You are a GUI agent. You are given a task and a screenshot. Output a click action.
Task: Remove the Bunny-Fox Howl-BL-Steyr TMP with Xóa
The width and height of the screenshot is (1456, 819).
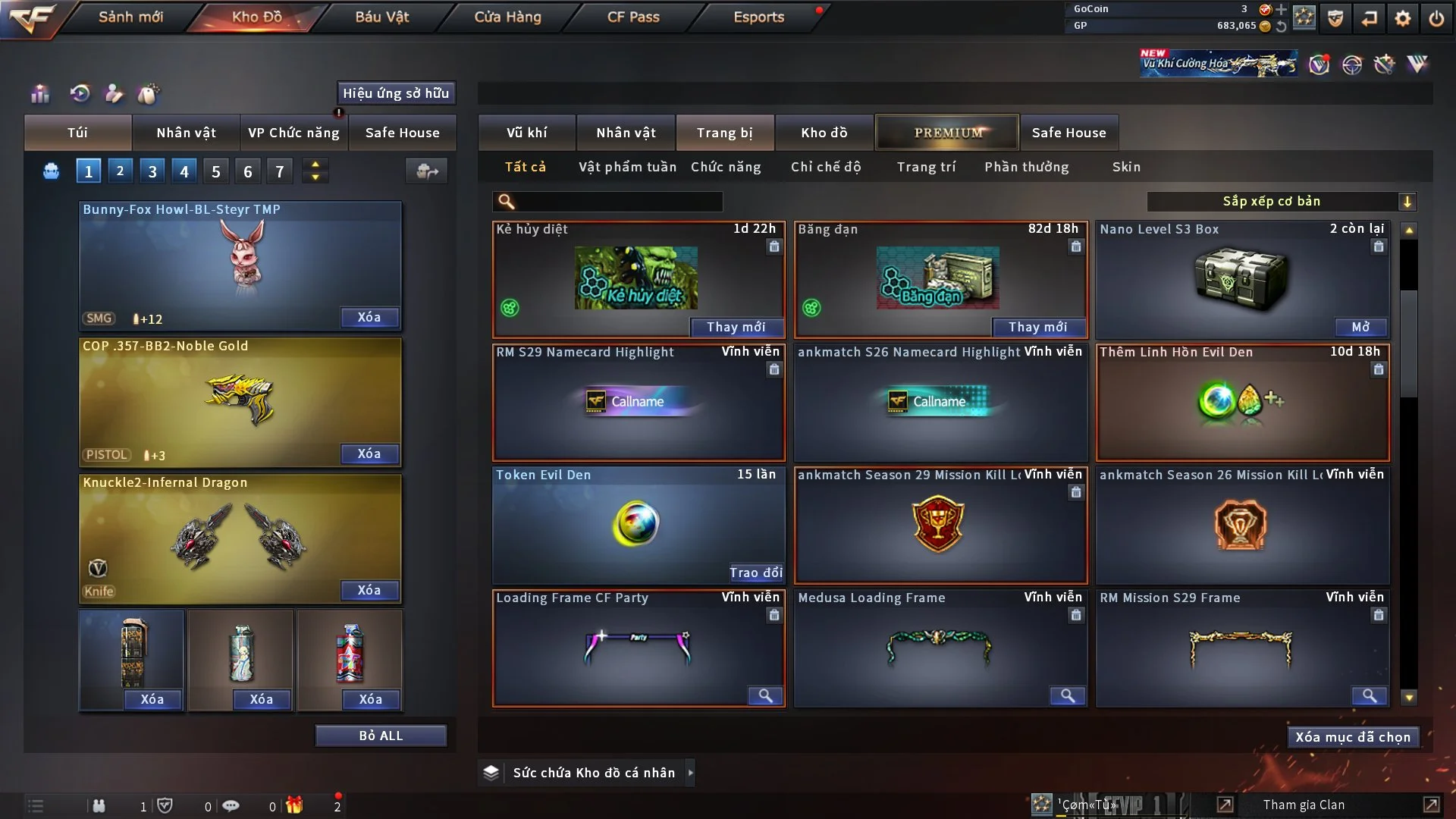369,318
